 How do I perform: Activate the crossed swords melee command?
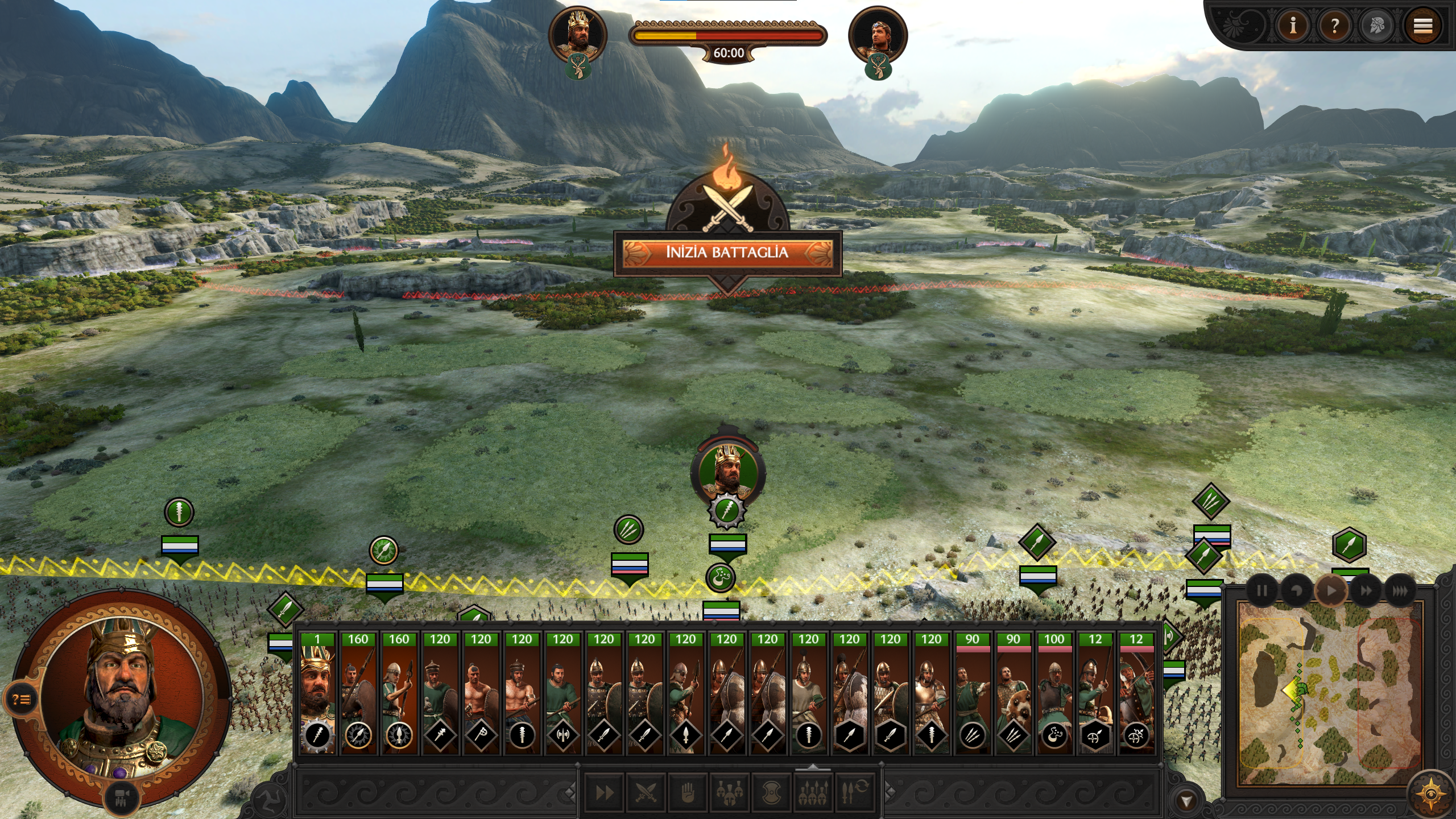click(x=646, y=792)
